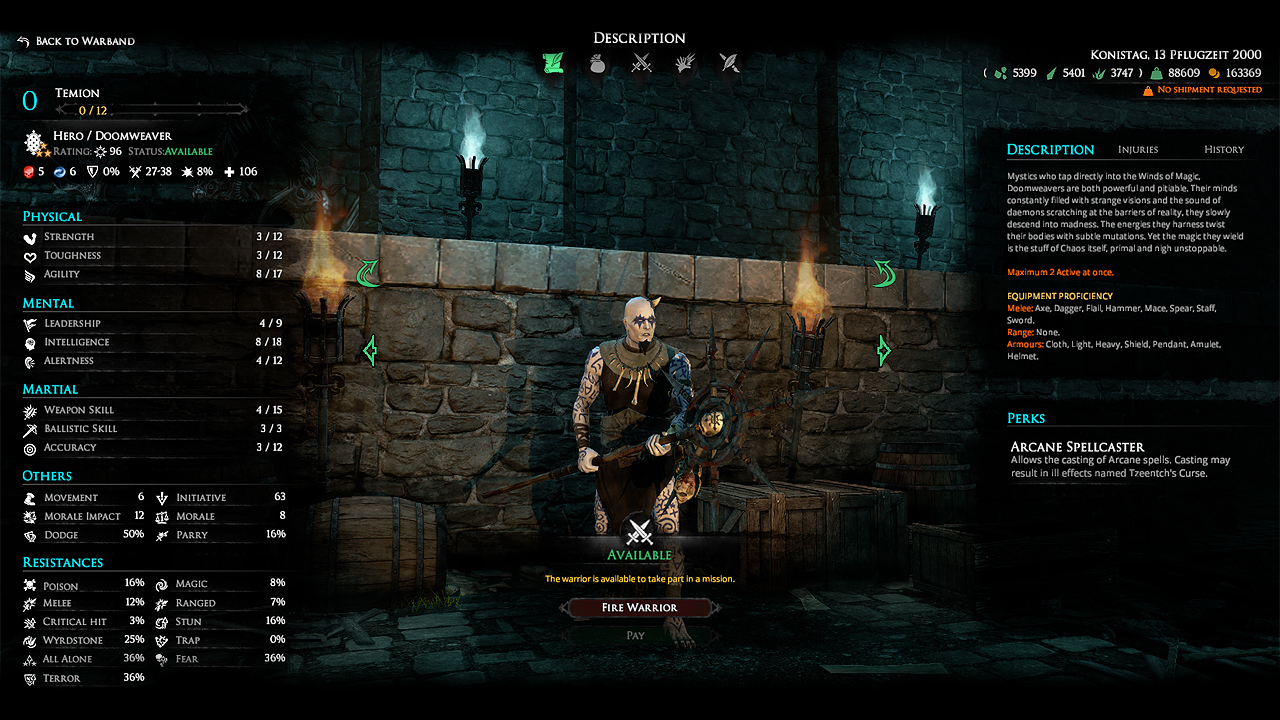Screen dimensions: 1280x720
Task: Click the curved green rotation arrow on the left
Action: 369,272
